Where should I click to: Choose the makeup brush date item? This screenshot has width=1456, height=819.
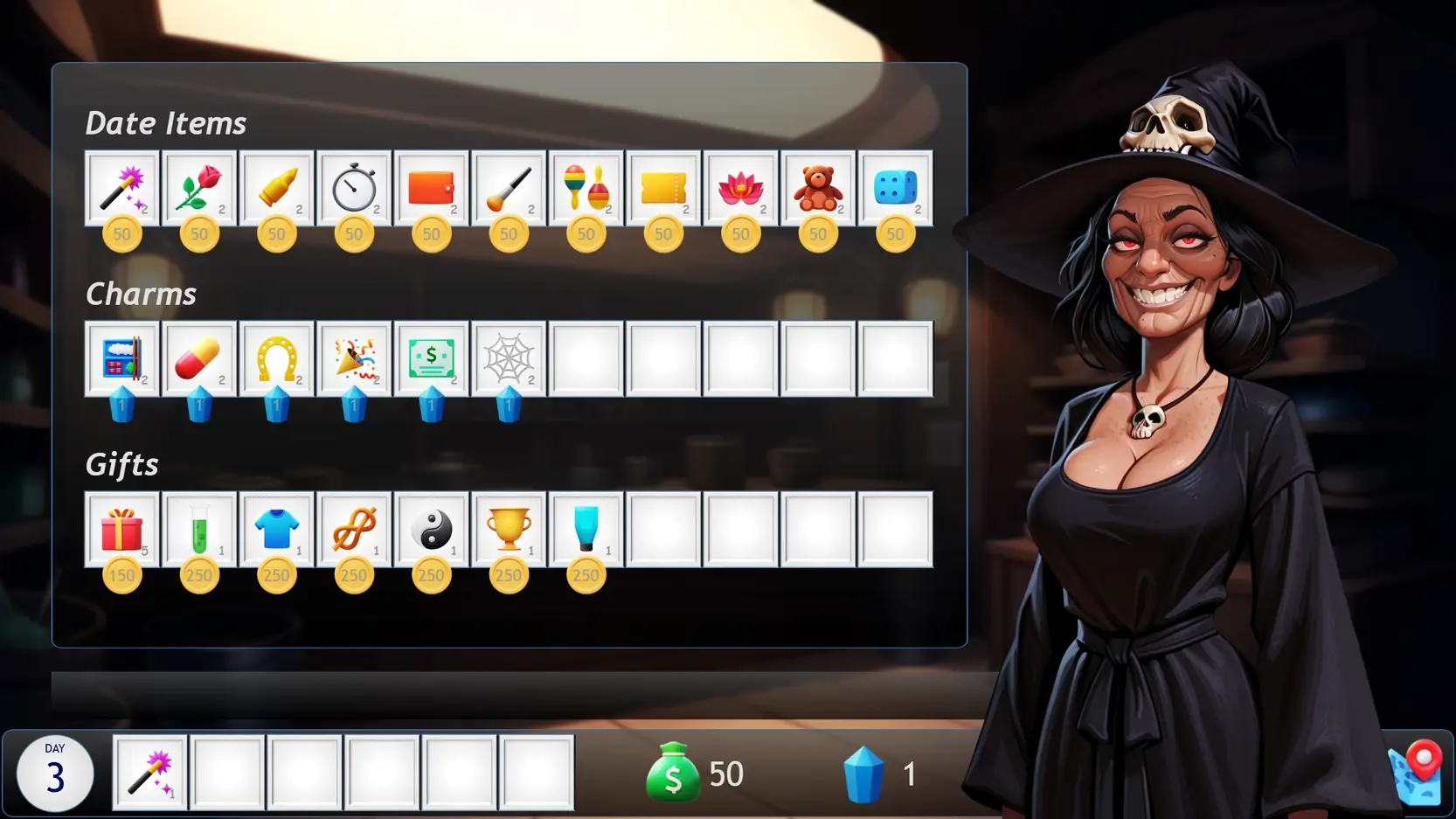pyautogui.click(x=509, y=188)
